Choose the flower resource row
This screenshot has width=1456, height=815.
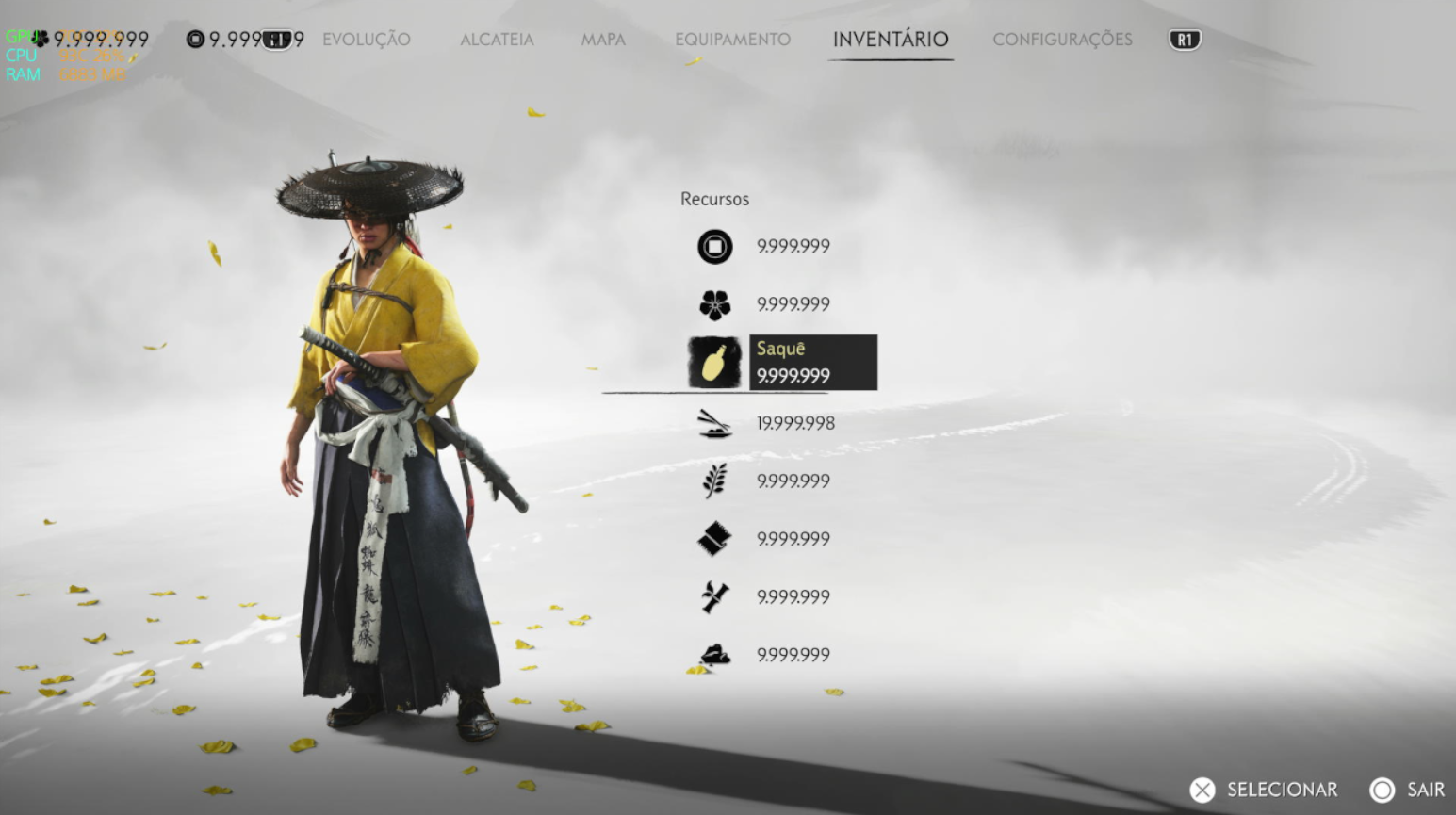763,304
